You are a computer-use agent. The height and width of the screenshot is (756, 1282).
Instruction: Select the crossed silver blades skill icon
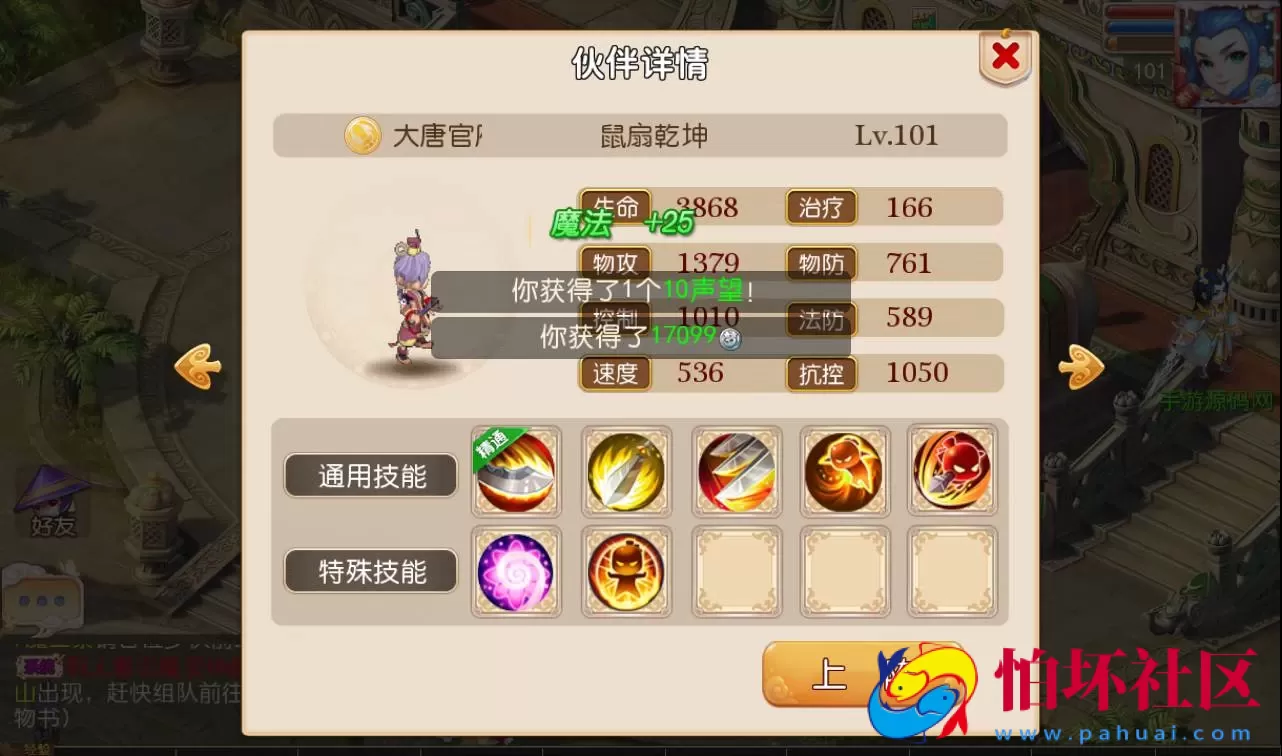point(737,470)
